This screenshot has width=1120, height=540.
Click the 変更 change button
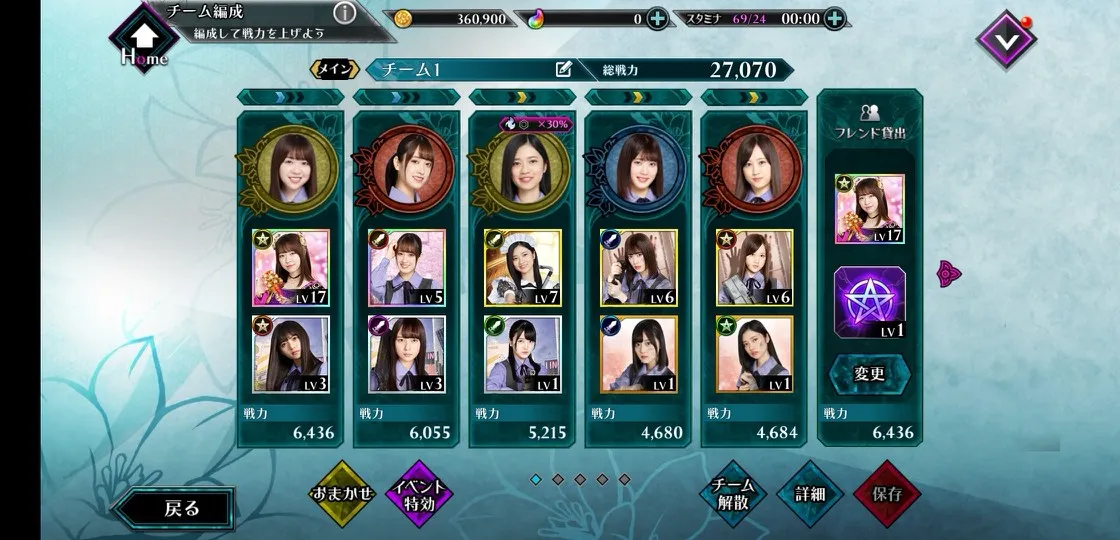click(x=870, y=375)
